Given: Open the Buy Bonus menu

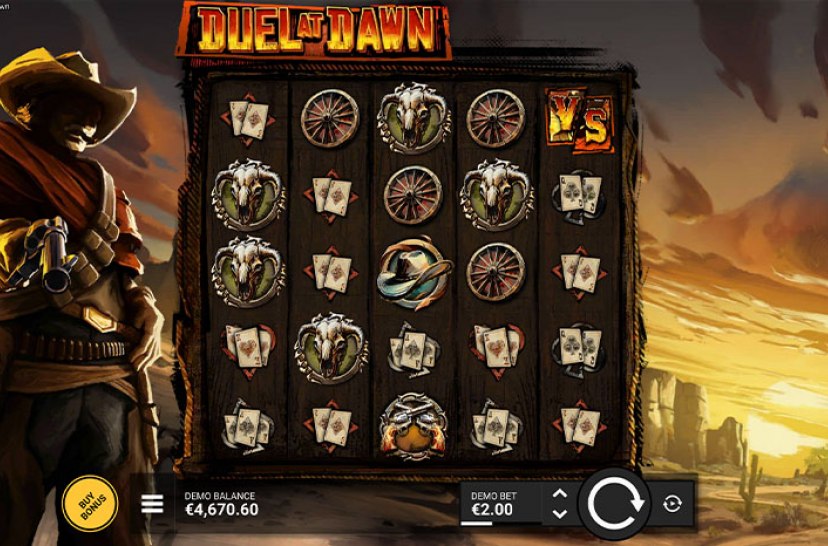Looking at the screenshot, I should 90,503.
